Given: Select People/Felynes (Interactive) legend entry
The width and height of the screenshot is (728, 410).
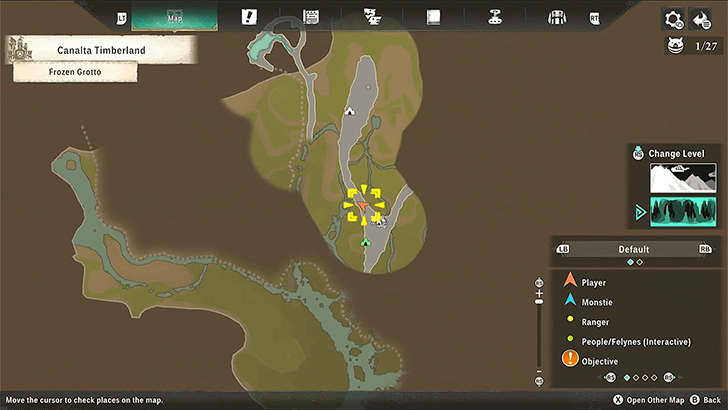Looking at the screenshot, I should pyautogui.click(x=635, y=342).
